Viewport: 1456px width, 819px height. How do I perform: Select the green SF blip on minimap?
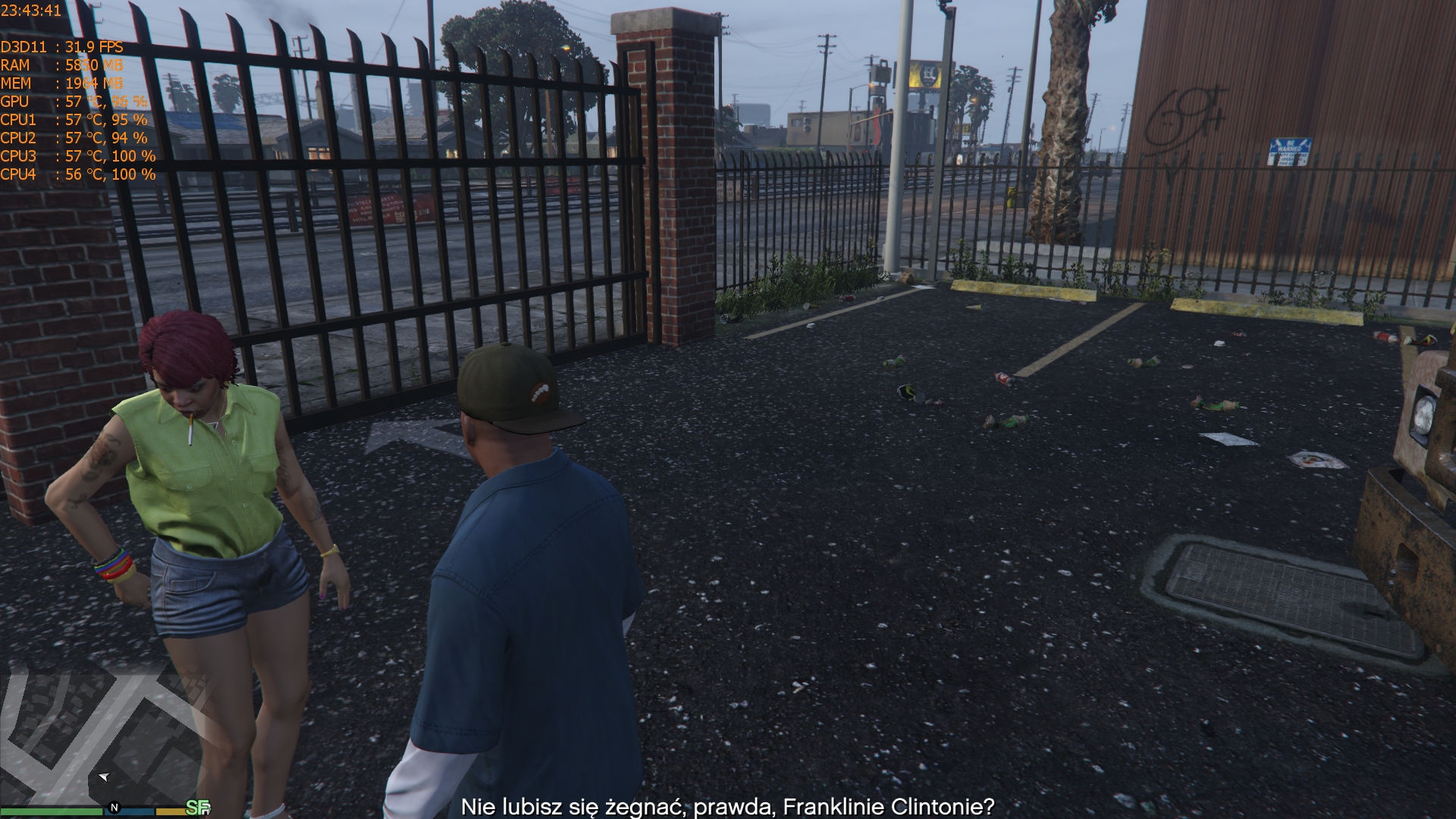[197, 808]
